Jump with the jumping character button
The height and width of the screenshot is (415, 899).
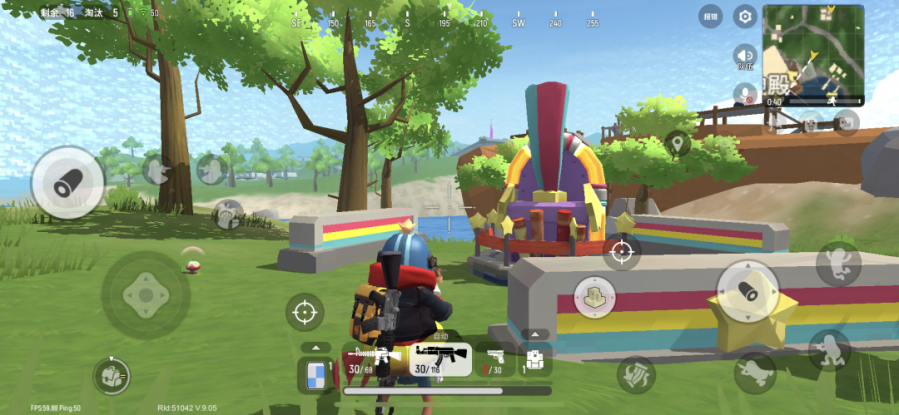click(838, 263)
